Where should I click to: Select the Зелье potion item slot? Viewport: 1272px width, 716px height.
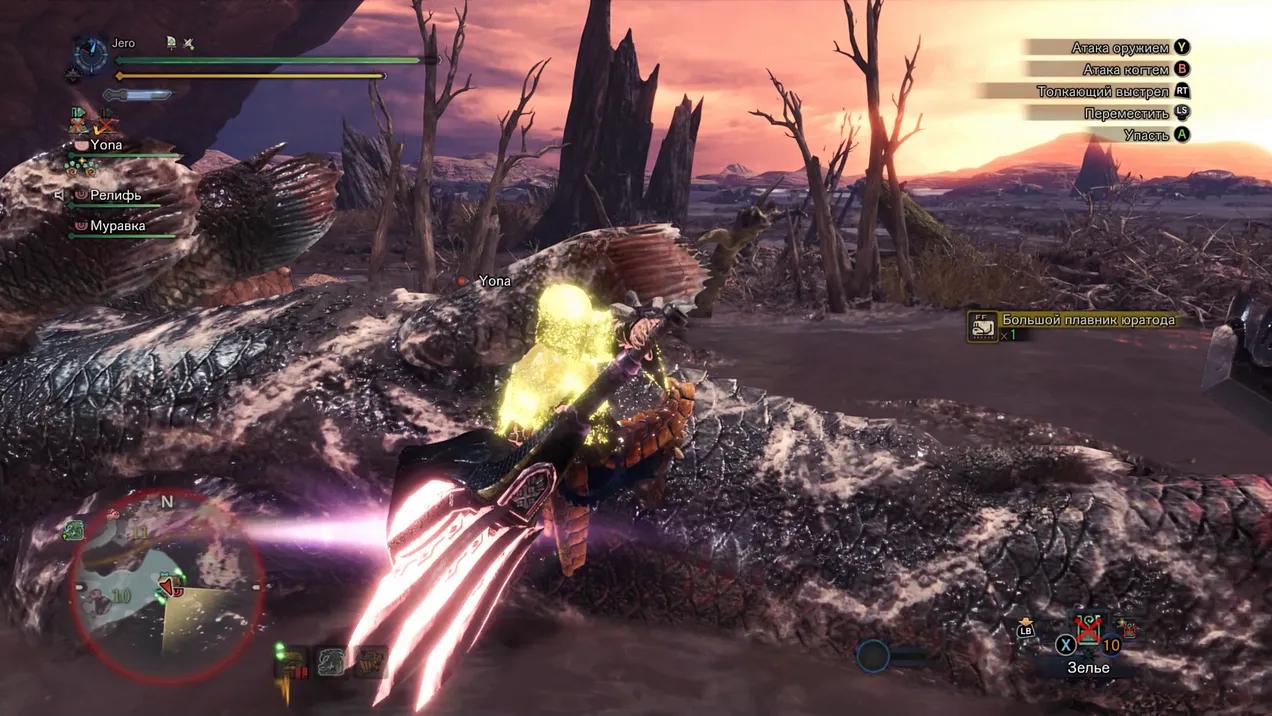tap(1087, 630)
